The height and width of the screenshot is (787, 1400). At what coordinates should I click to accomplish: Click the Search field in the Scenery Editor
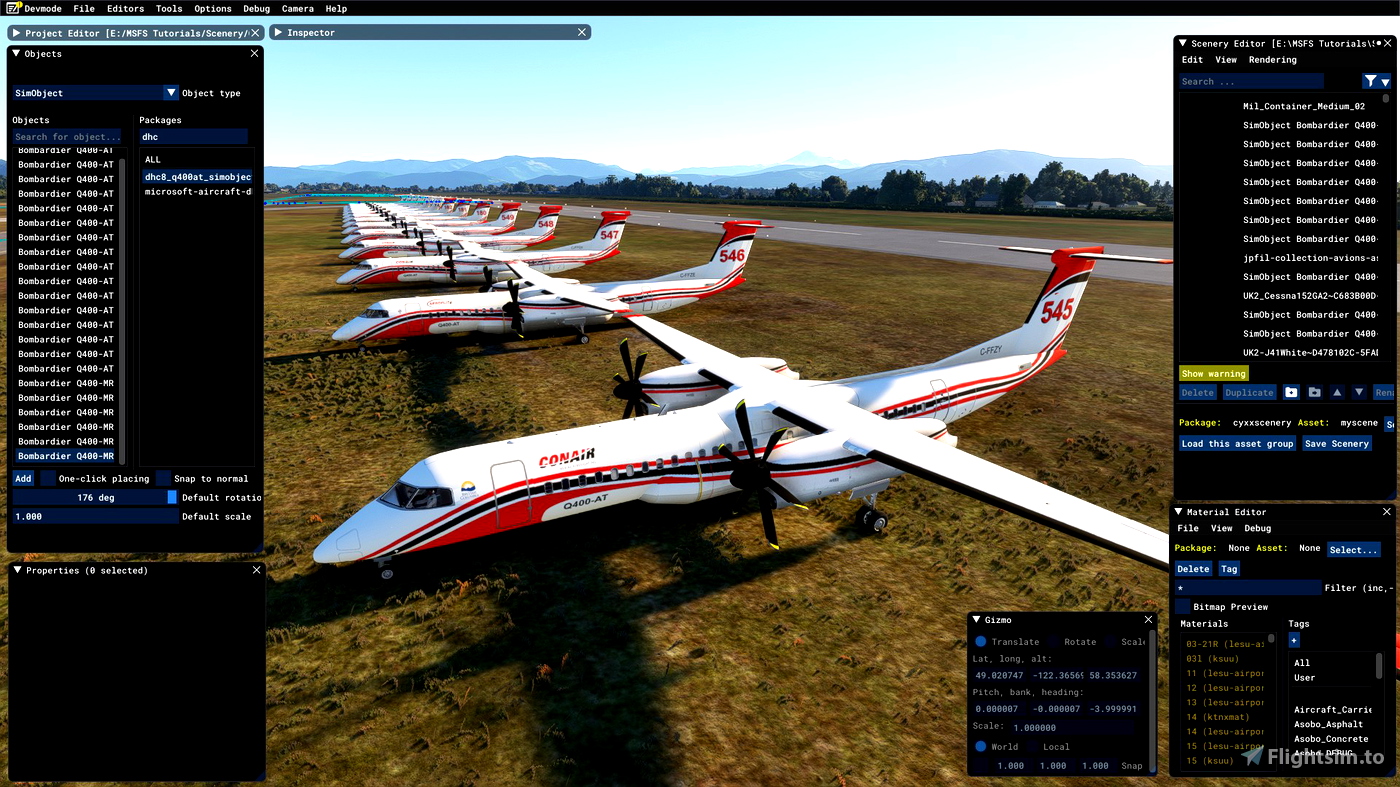[x=1250, y=80]
